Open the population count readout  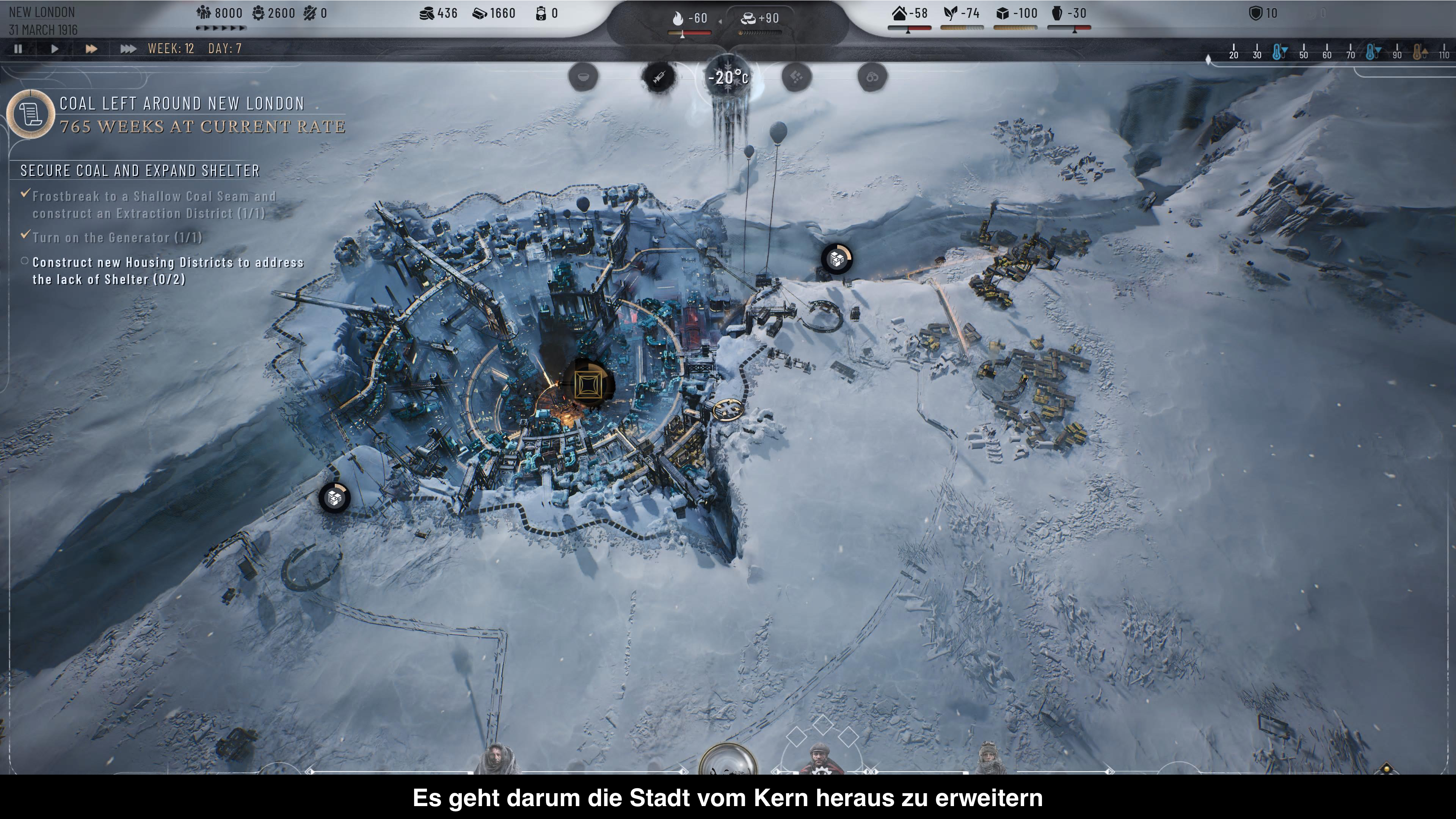[219, 13]
